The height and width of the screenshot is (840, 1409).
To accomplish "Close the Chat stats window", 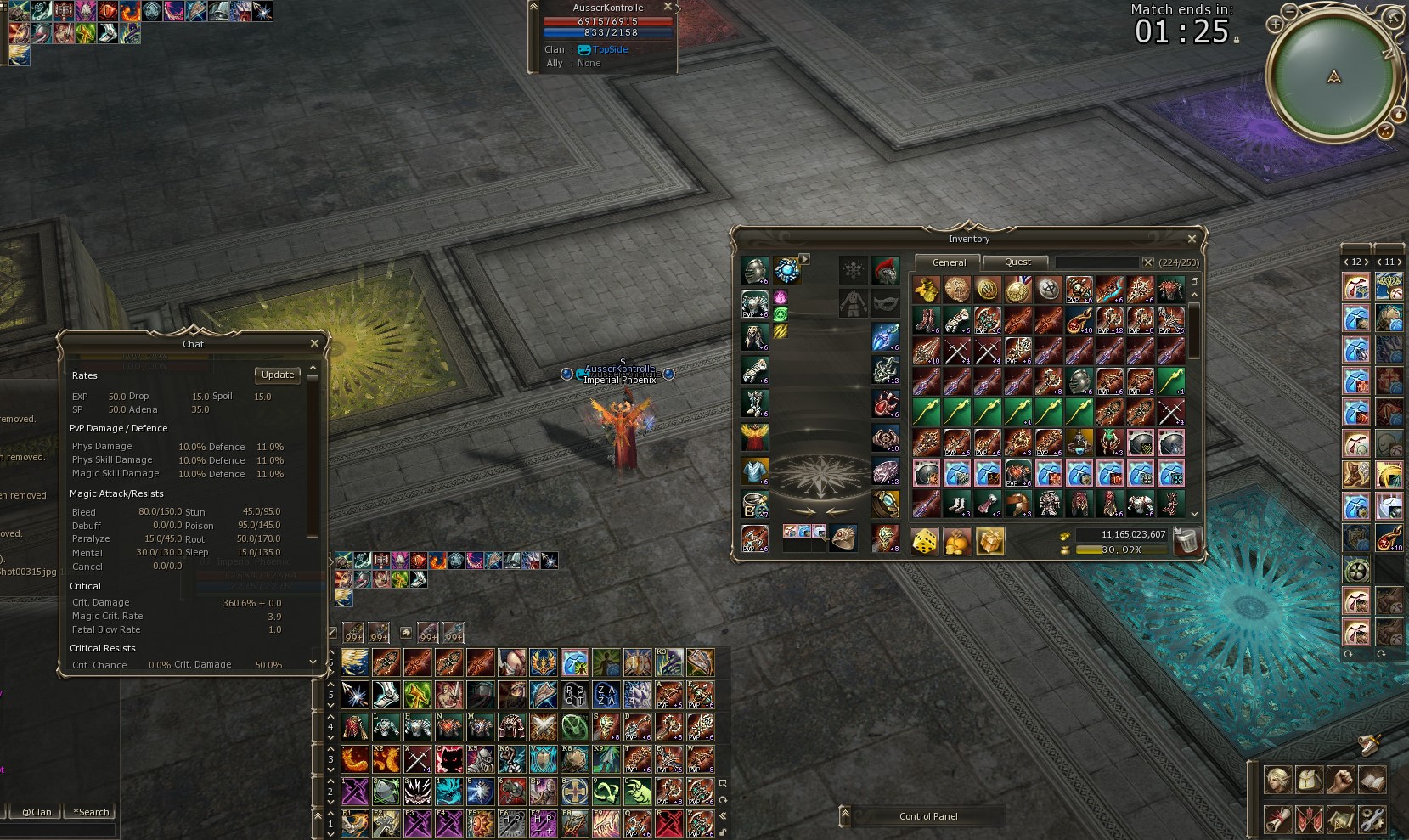I will tap(314, 343).
